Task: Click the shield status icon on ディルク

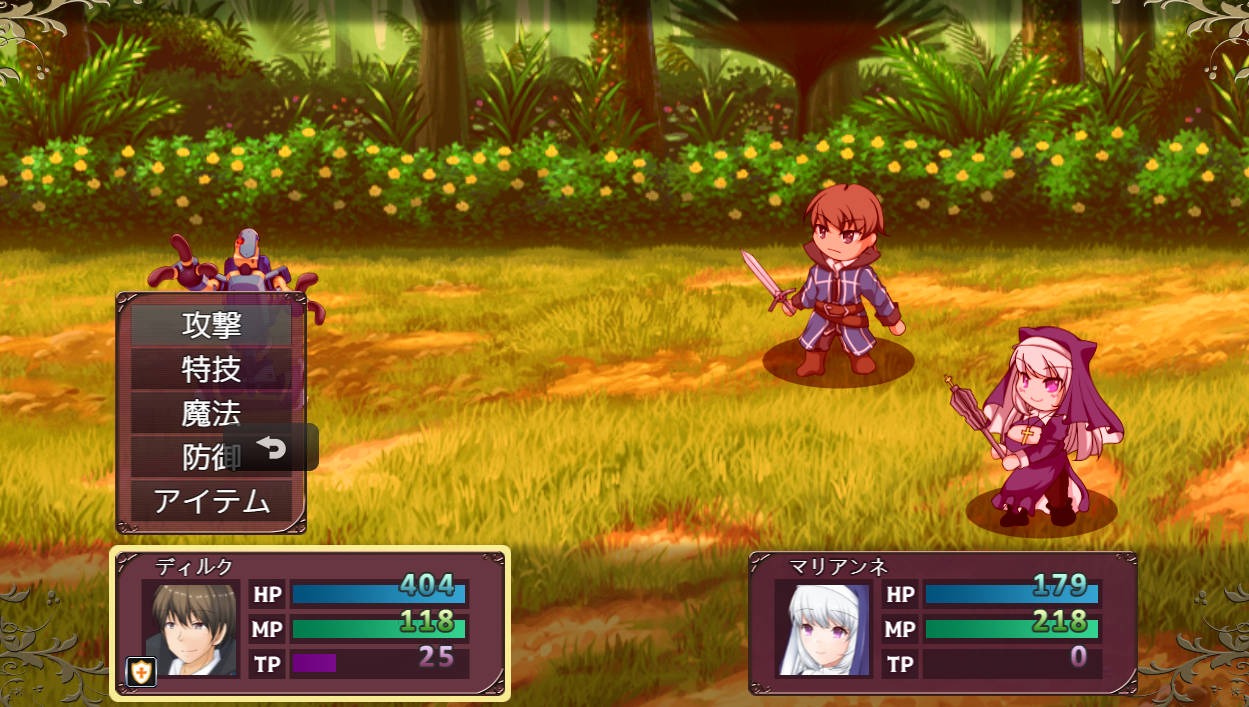Action: (x=142, y=673)
